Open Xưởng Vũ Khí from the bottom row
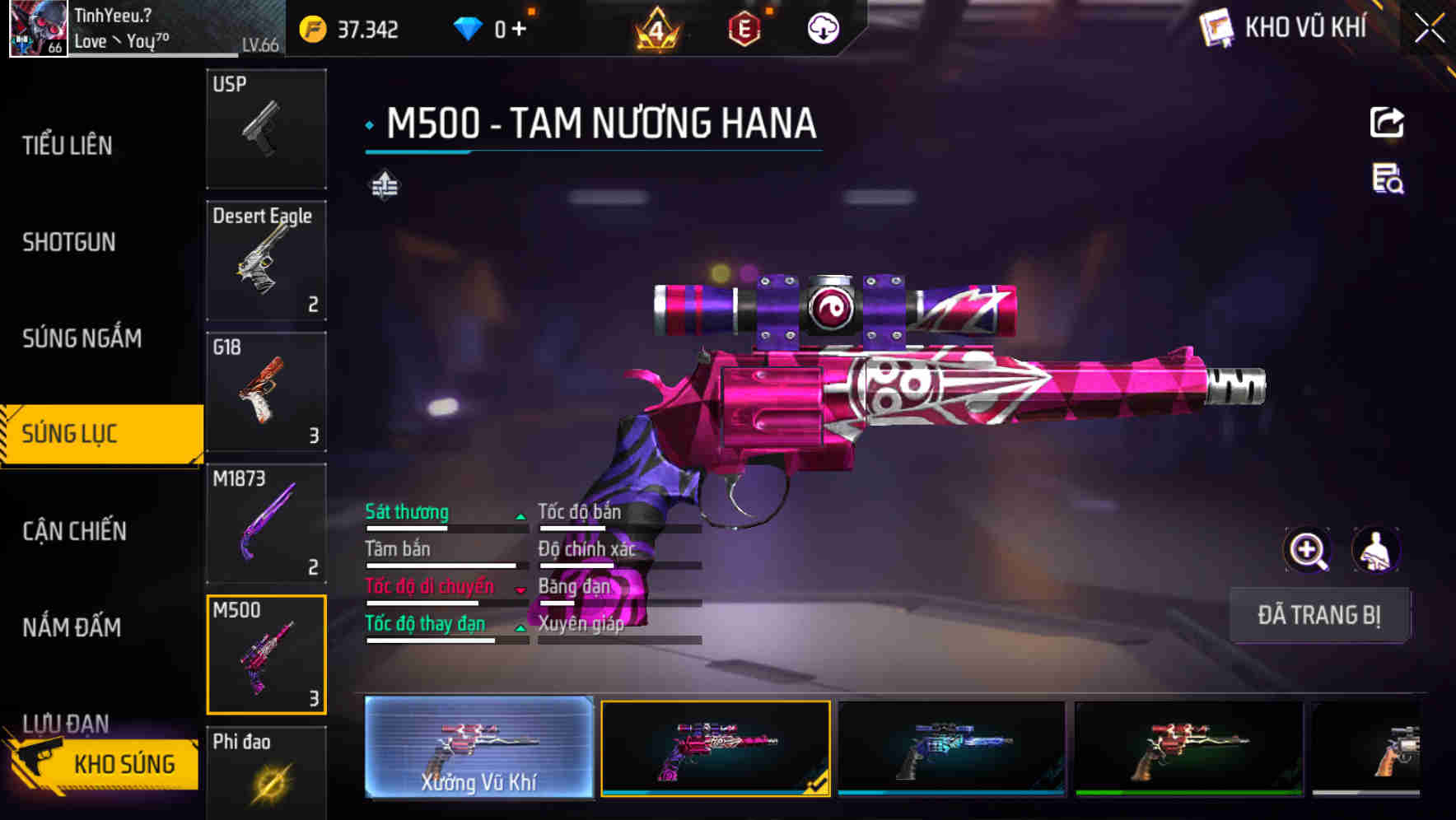 coord(478,750)
